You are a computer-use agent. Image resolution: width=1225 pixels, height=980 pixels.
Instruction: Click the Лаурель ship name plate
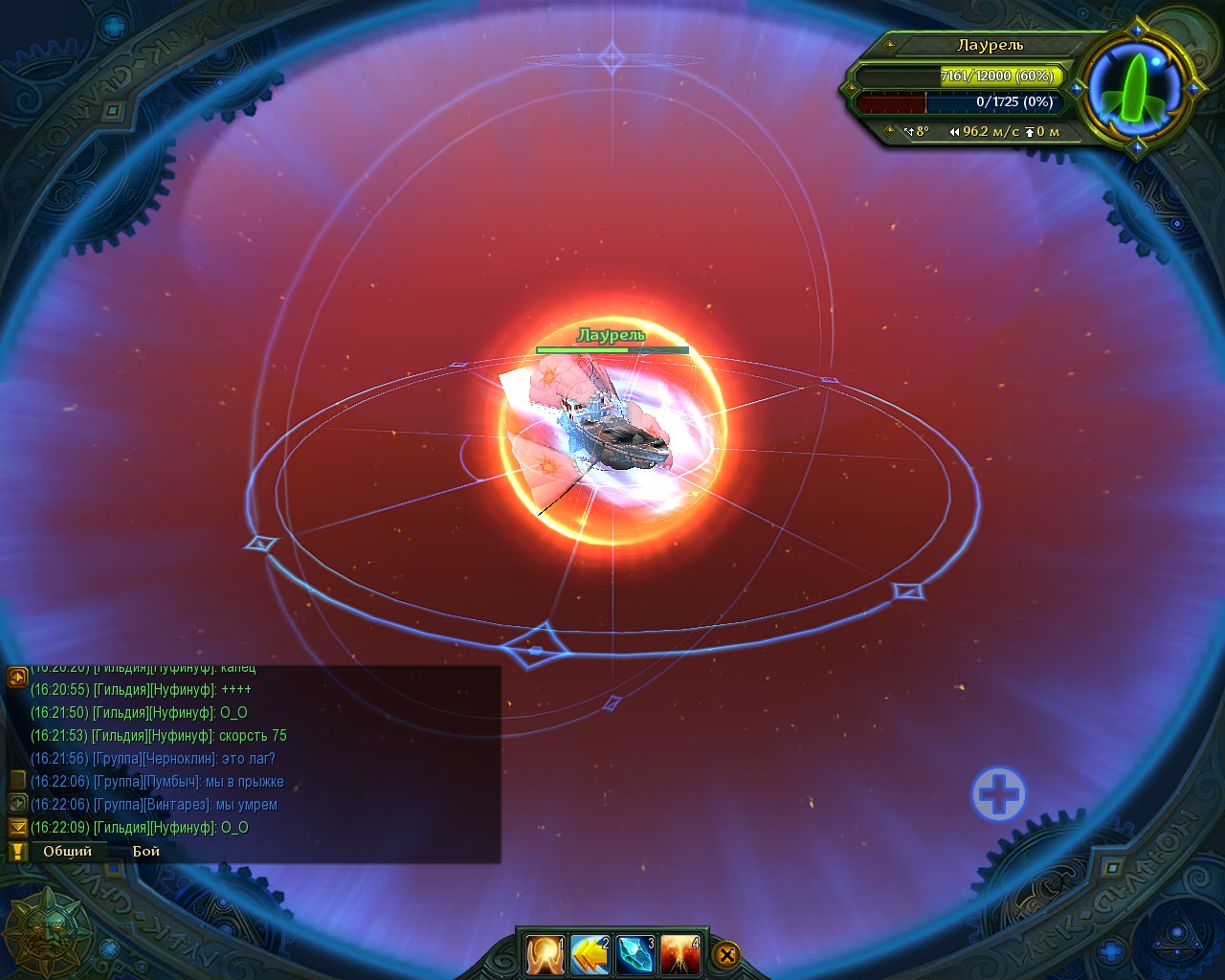point(990,45)
